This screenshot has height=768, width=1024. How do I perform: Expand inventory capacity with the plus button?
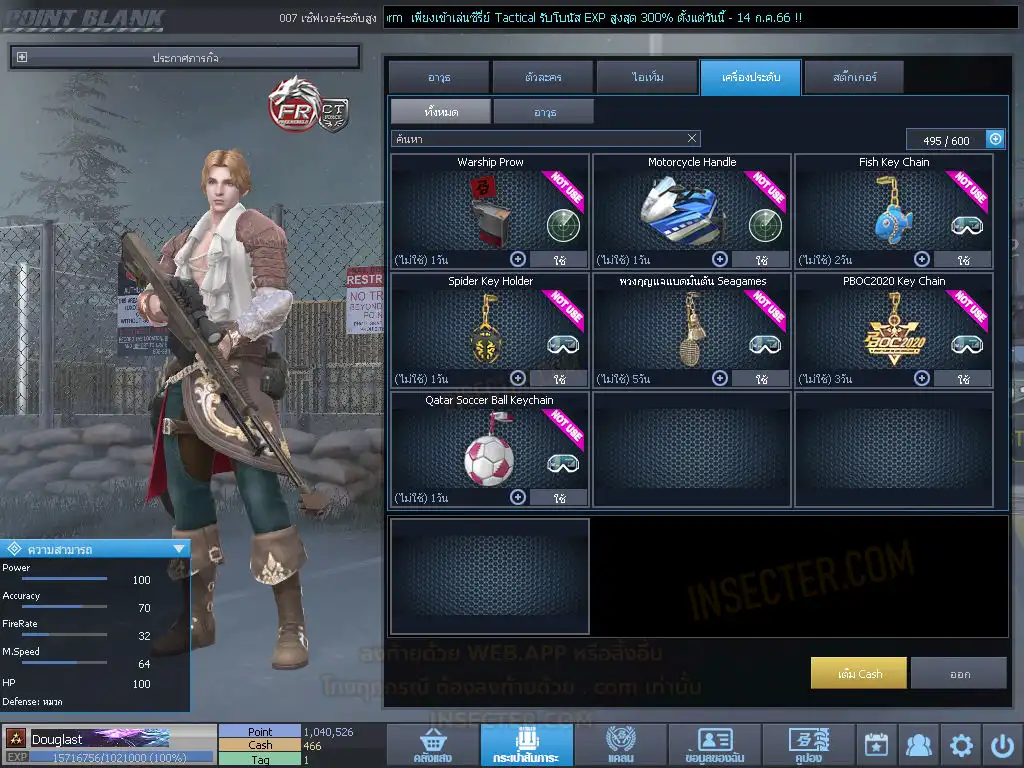click(995, 139)
